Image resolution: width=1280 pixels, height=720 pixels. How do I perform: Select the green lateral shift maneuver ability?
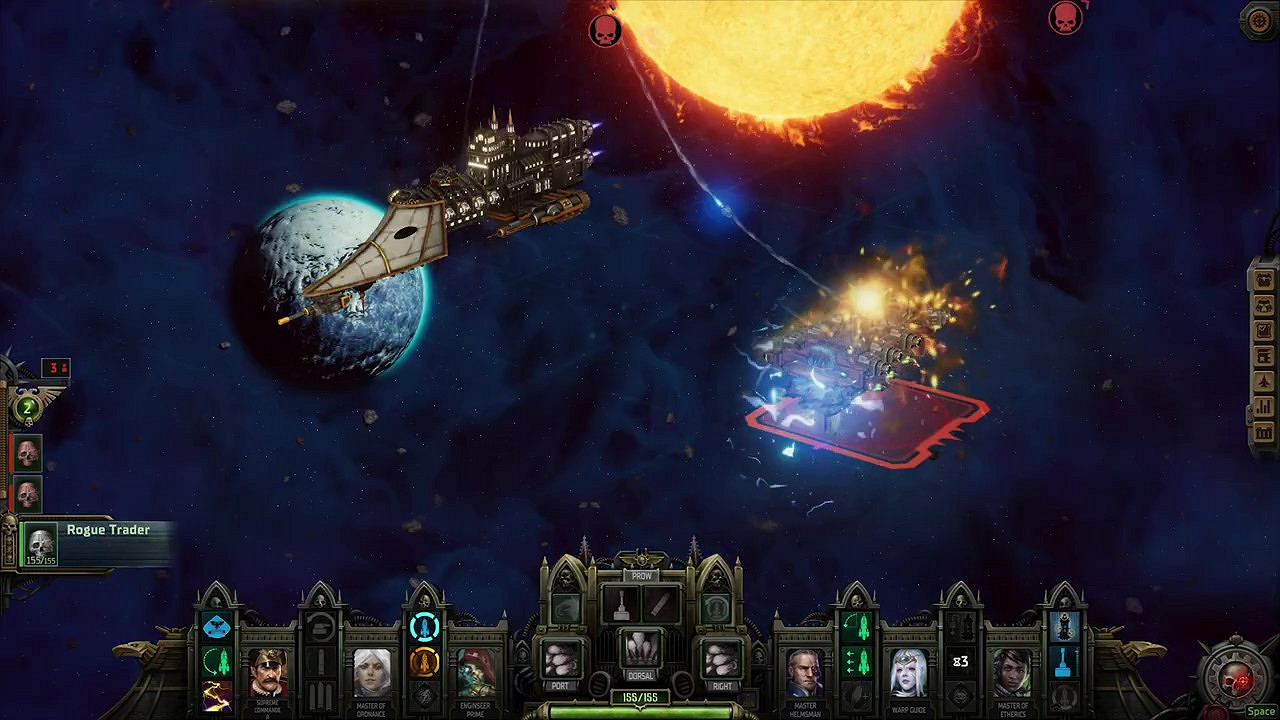(857, 662)
